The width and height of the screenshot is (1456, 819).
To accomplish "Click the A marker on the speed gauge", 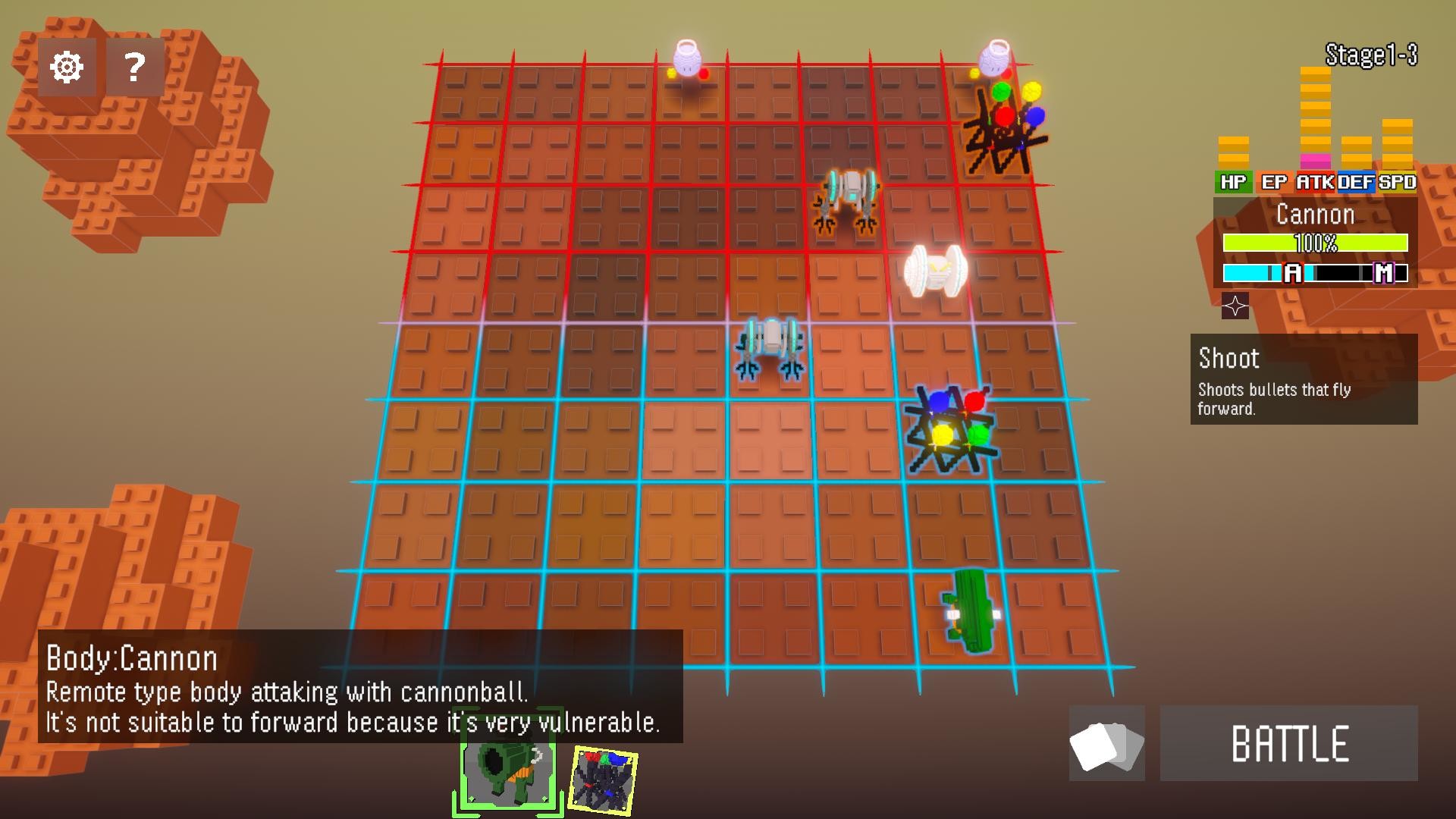I will (1292, 275).
